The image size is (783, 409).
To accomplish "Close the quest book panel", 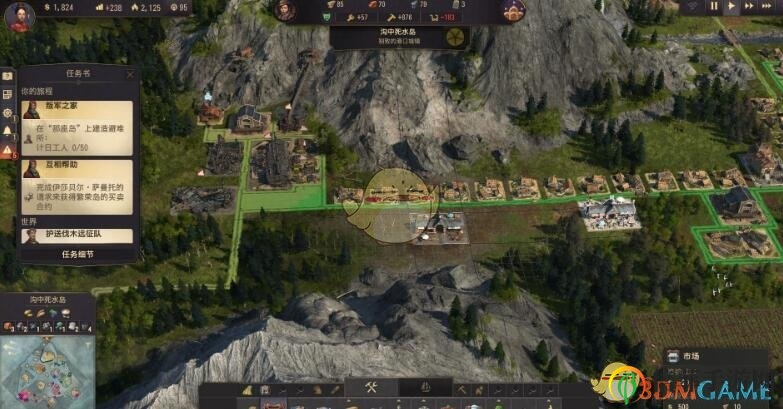I will [x=130, y=74].
